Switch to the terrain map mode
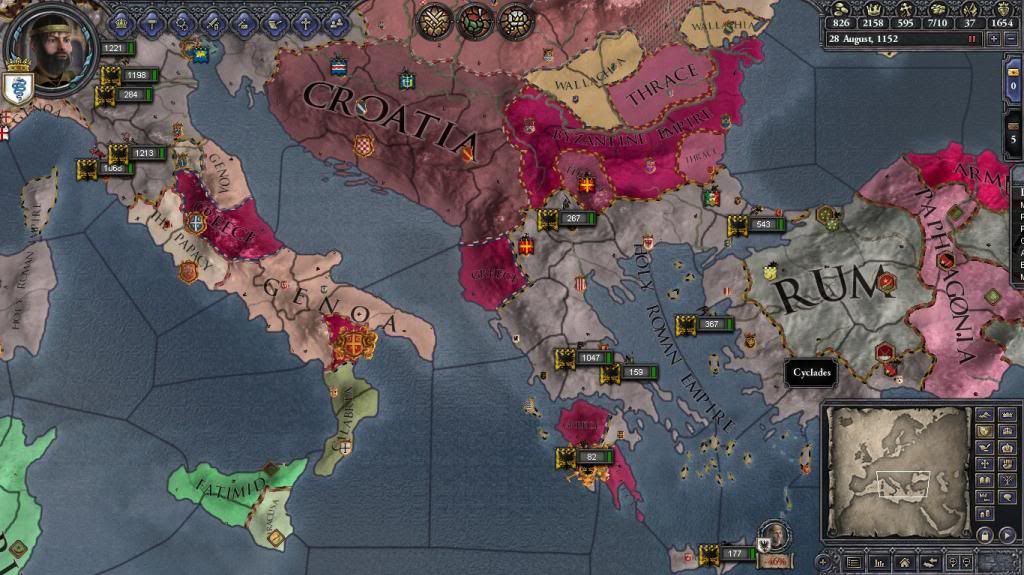This screenshot has width=1024, height=575. click(985, 413)
